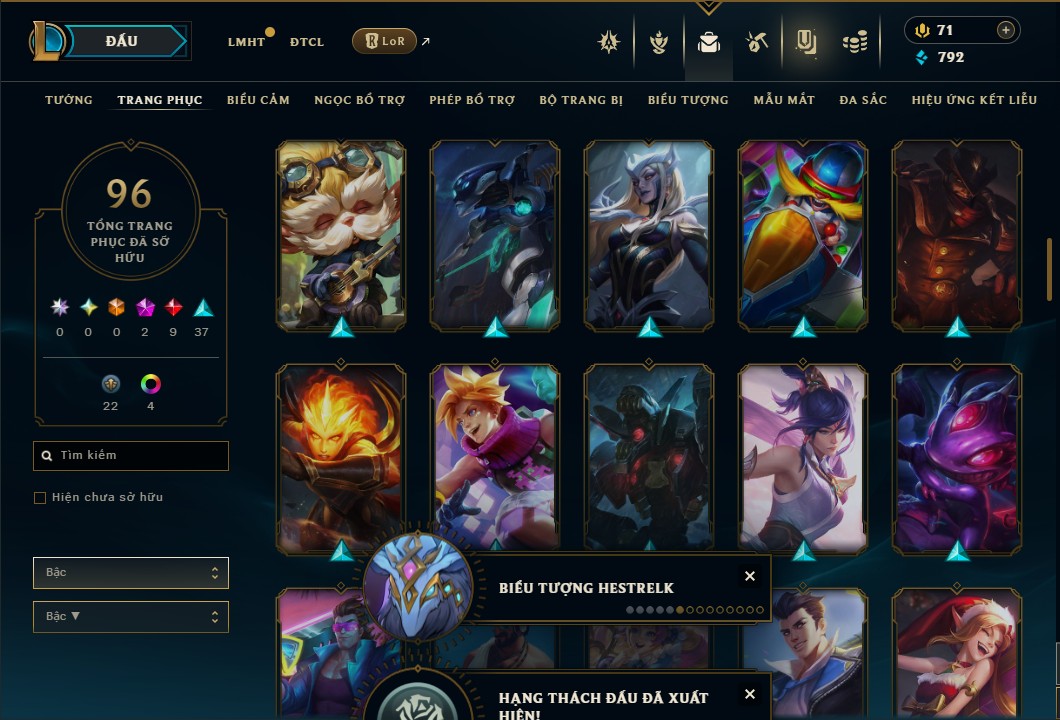Select the NGỌC BỔ TRỢ tab
The width and height of the screenshot is (1060, 720).
[359, 100]
